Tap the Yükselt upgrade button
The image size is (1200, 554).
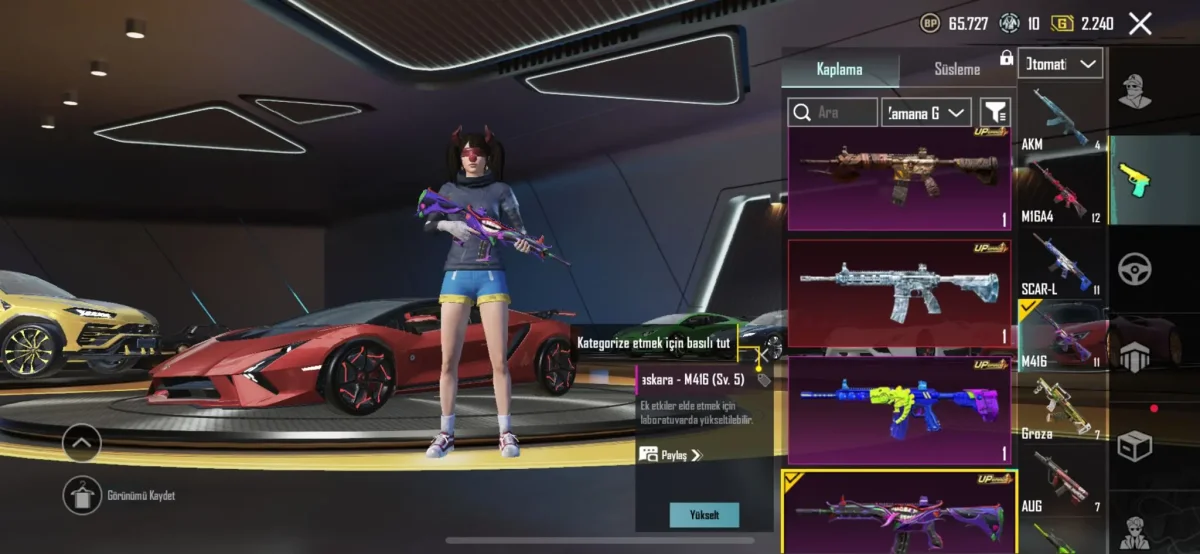pyautogui.click(x=704, y=515)
